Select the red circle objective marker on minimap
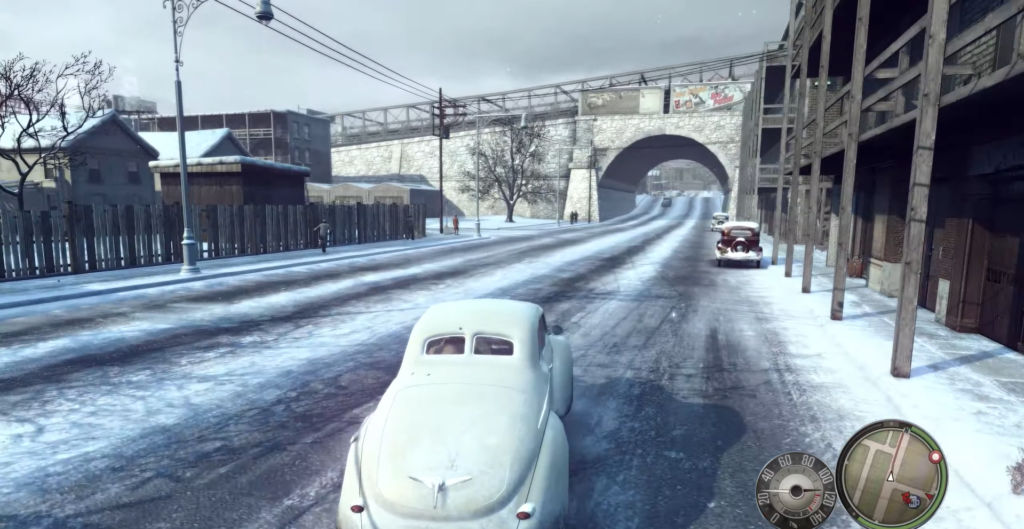The image size is (1024, 529). [x=935, y=457]
